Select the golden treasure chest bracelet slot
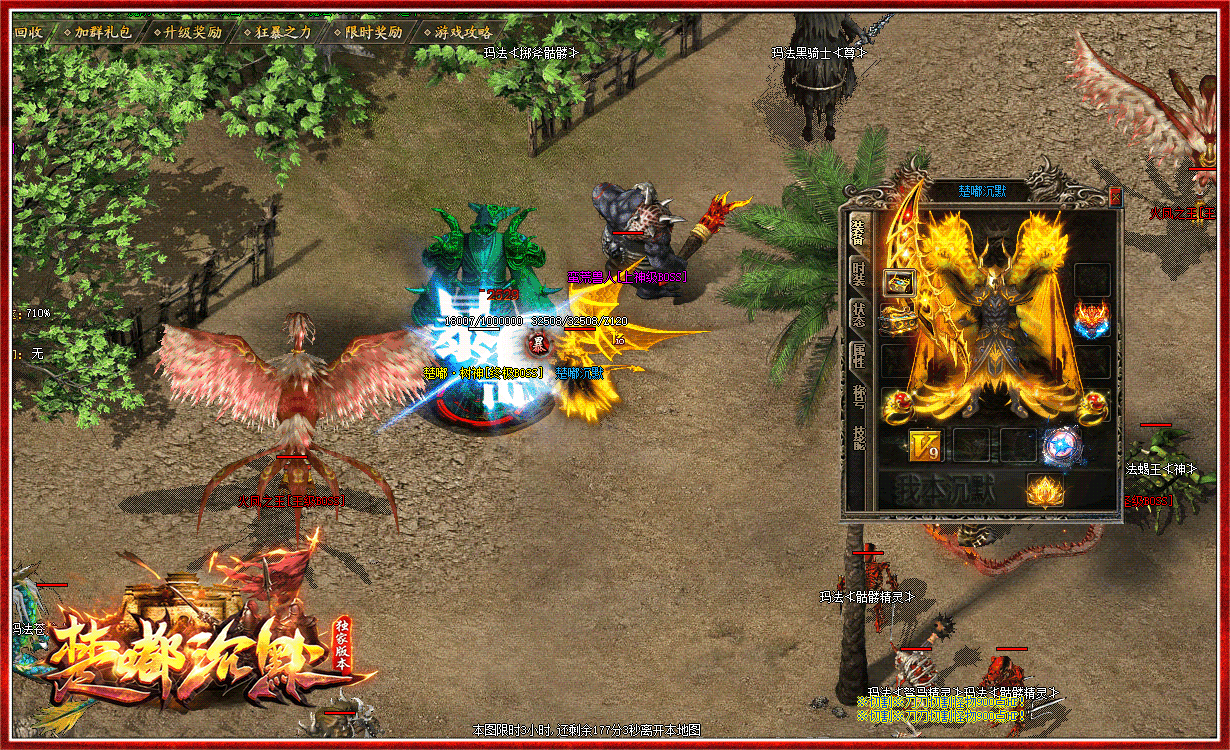The height and width of the screenshot is (750, 1230). tap(897, 321)
